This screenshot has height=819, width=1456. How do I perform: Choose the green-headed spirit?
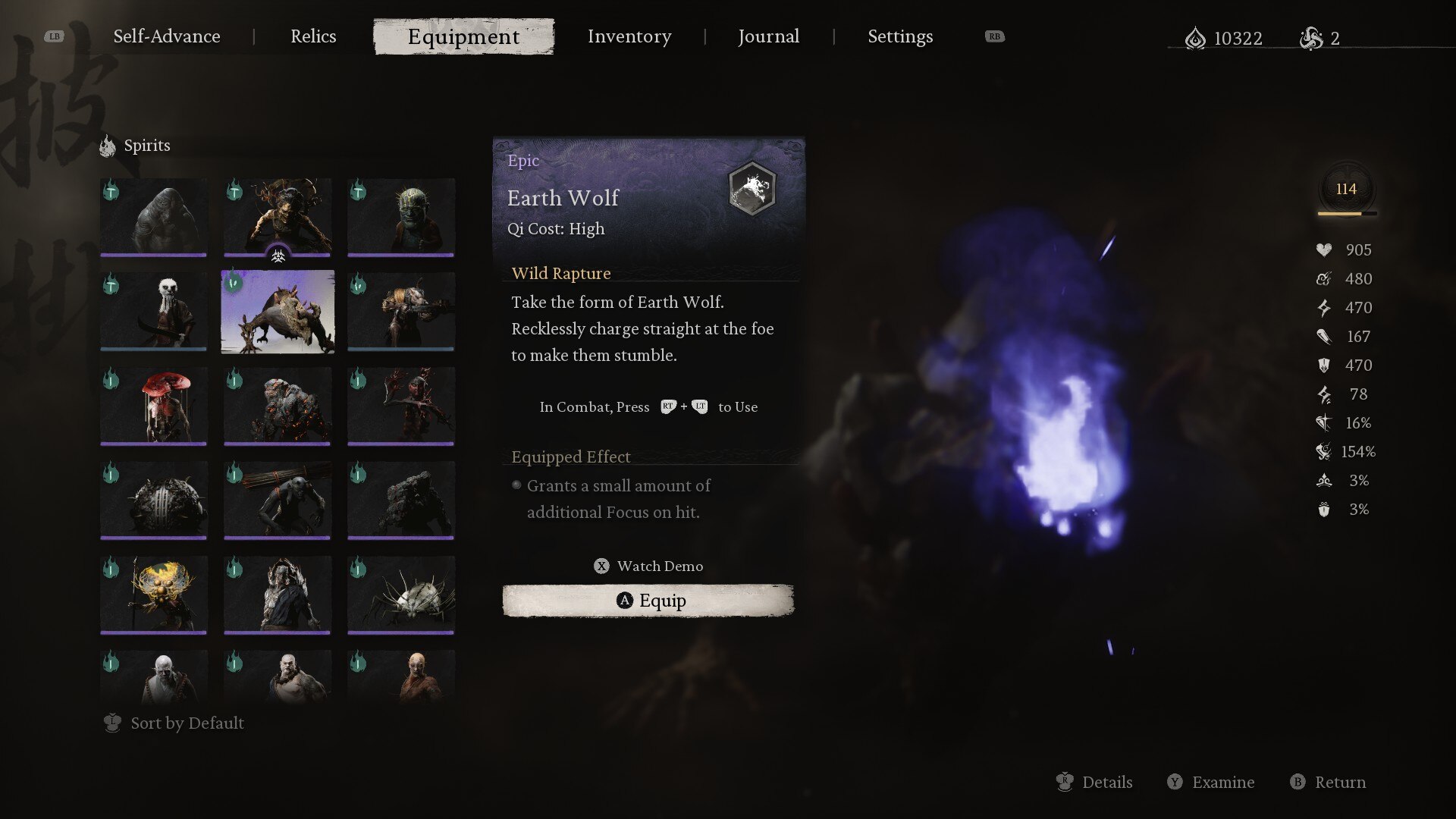click(401, 217)
